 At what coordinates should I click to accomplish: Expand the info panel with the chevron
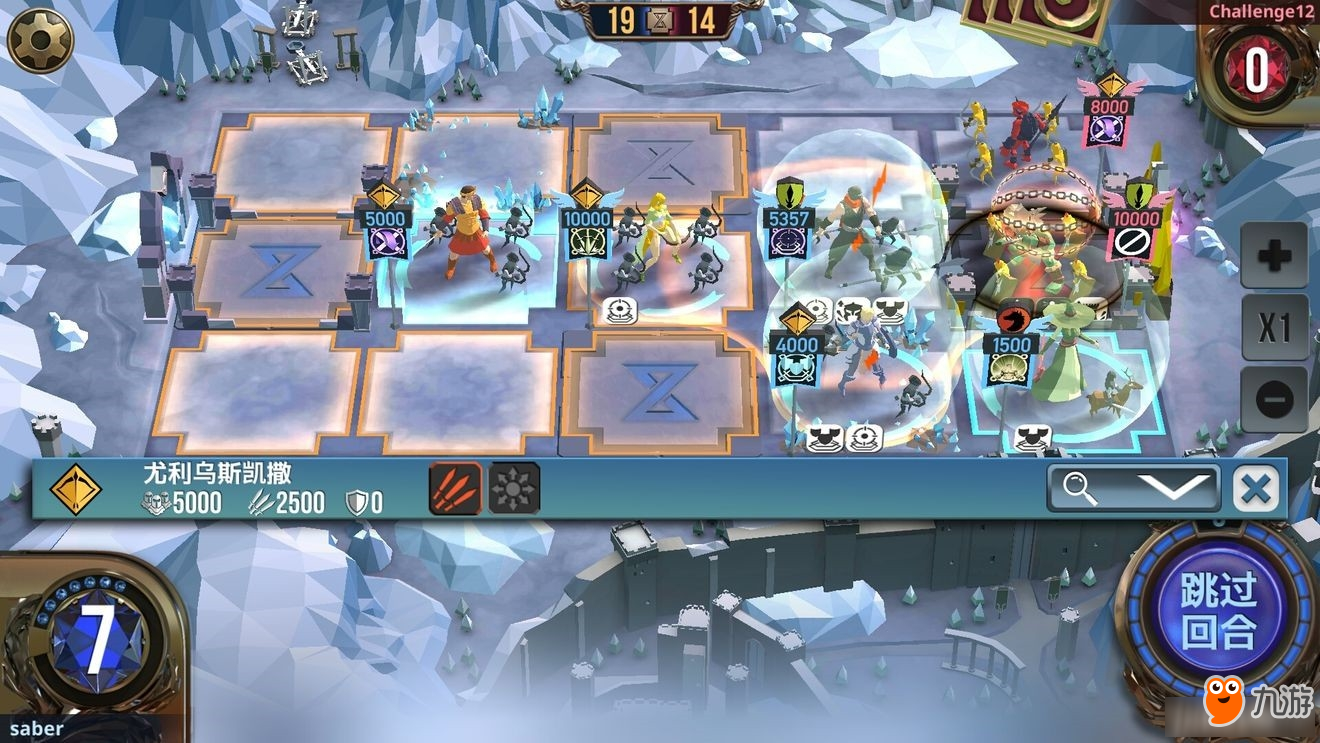1174,489
